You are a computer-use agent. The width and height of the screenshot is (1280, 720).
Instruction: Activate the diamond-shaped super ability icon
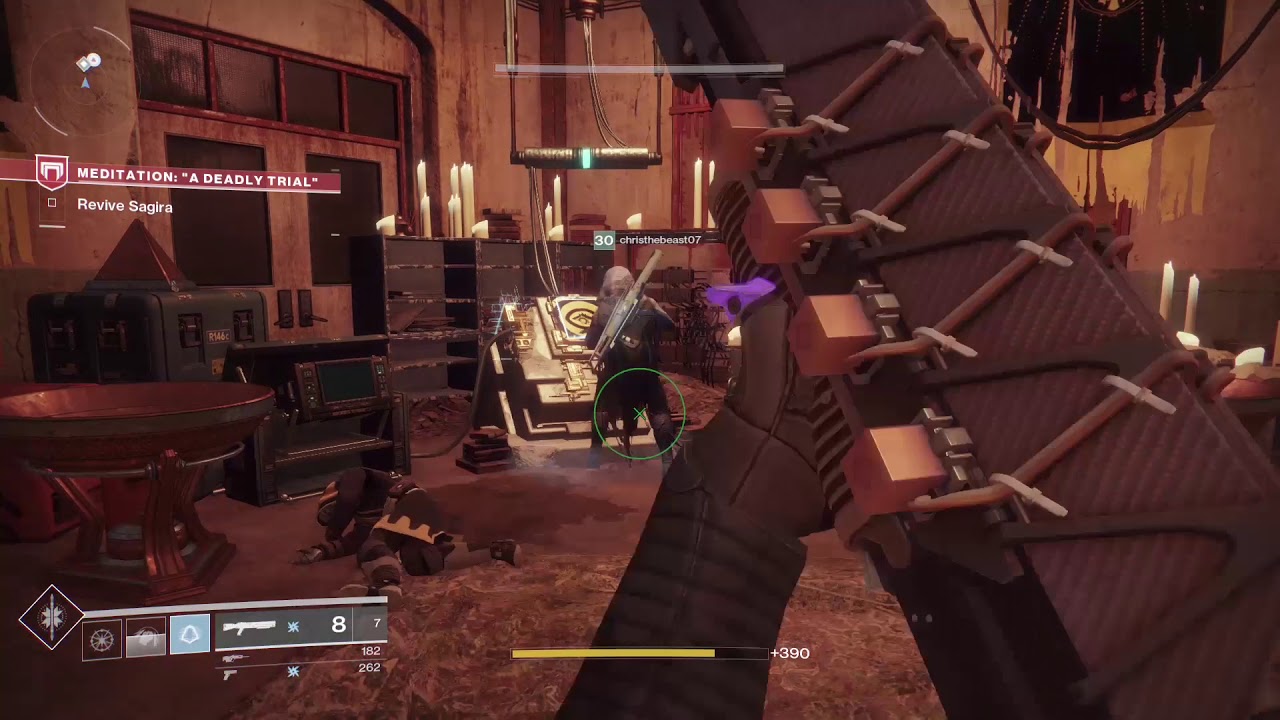point(51,618)
